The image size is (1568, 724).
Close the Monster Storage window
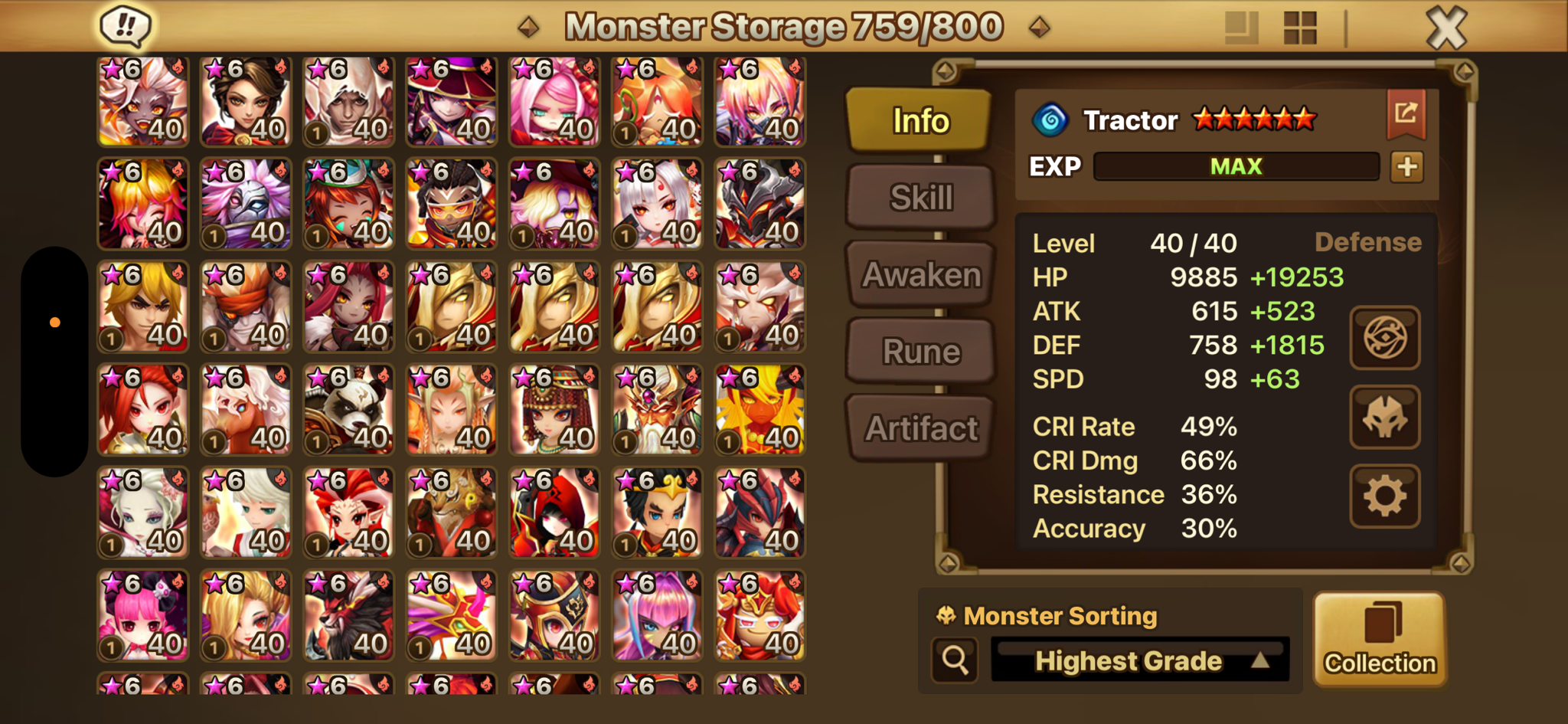tap(1446, 28)
